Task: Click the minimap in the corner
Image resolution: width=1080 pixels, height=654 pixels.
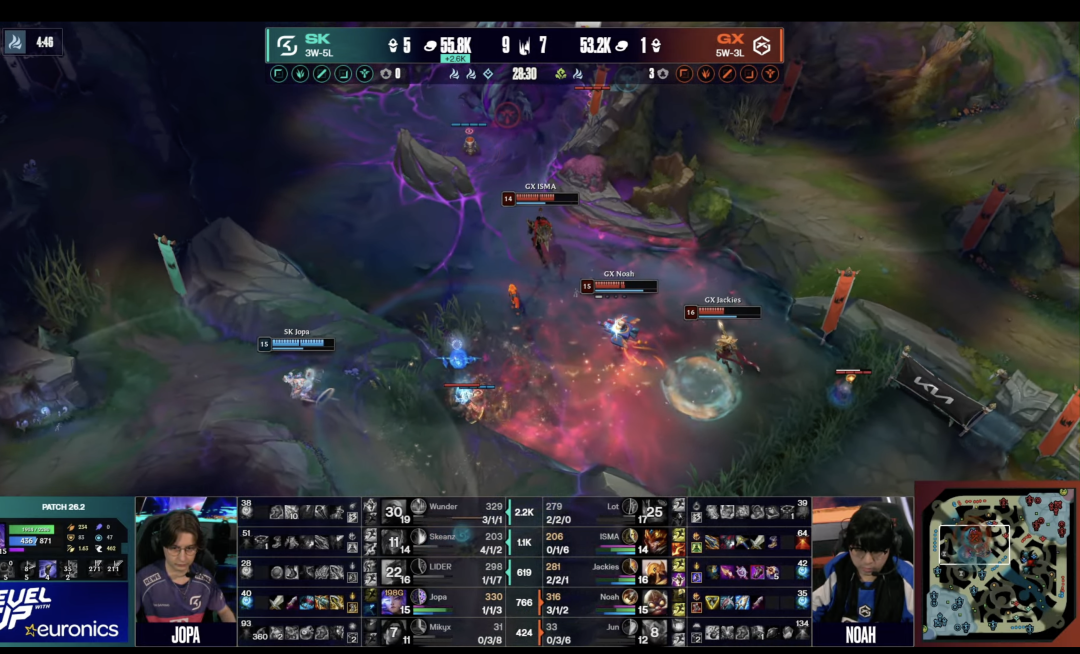Action: coord(995,566)
